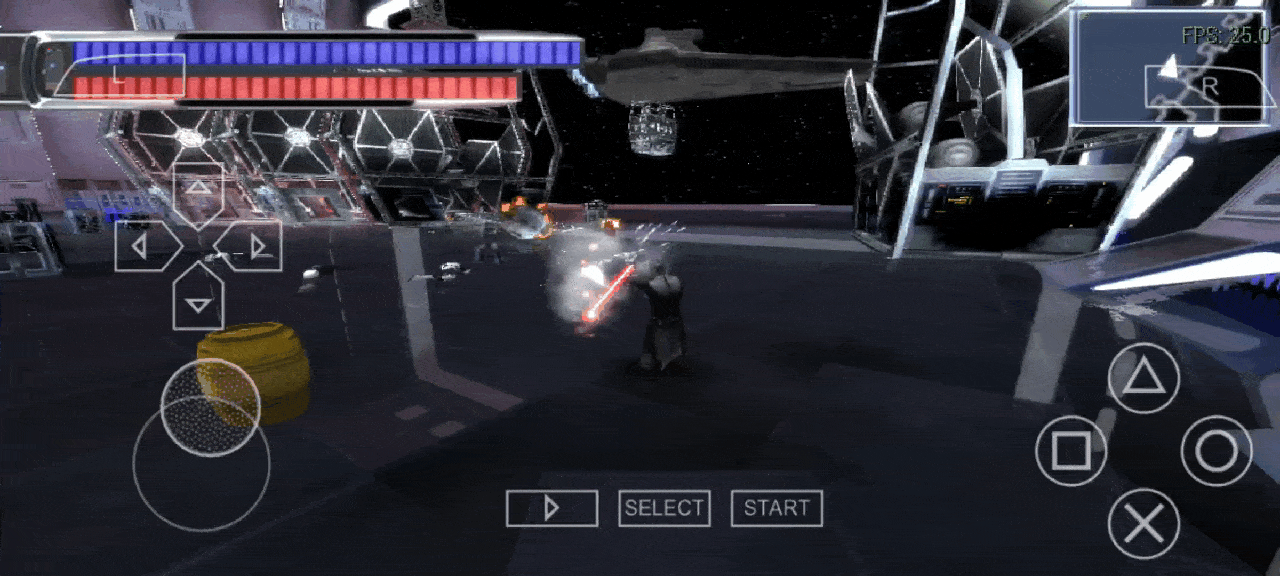Image resolution: width=1280 pixels, height=576 pixels.
Task: Tap the SELECT button
Action: (x=664, y=508)
